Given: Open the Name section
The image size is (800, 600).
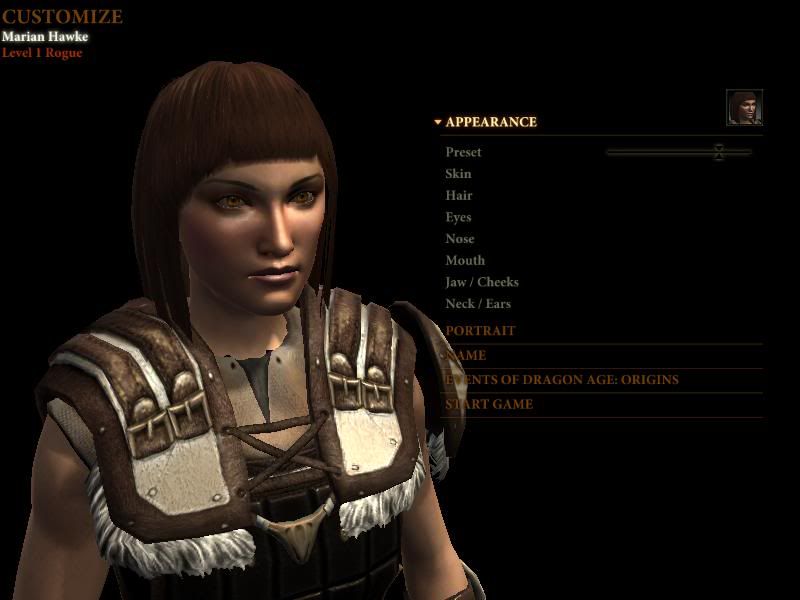Looking at the screenshot, I should (x=466, y=355).
